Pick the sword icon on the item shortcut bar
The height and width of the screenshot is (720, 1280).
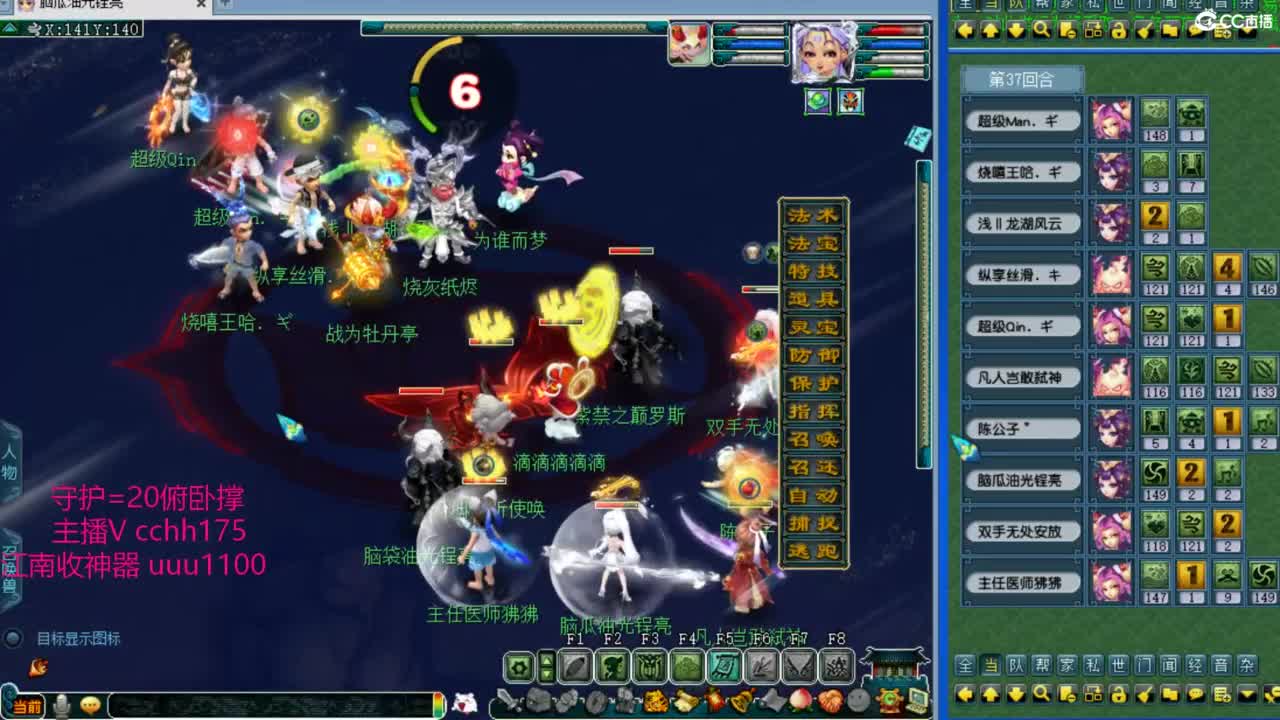tap(507, 700)
